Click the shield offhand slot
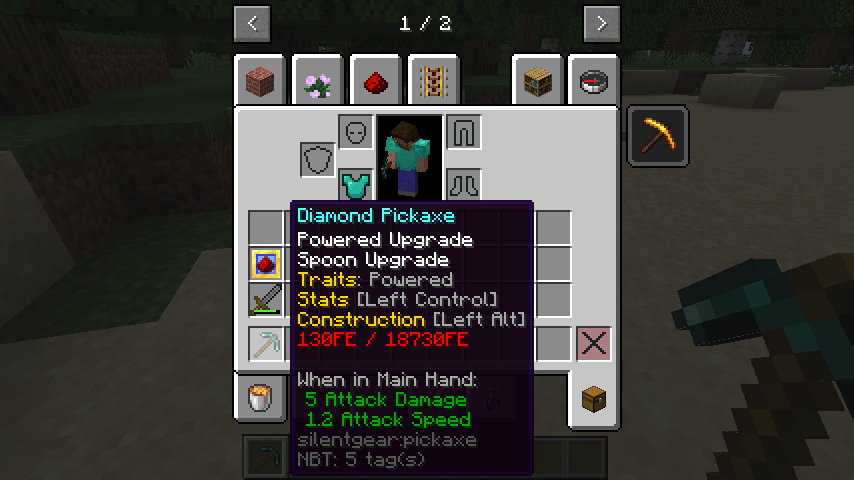The width and height of the screenshot is (854, 480). [318, 159]
